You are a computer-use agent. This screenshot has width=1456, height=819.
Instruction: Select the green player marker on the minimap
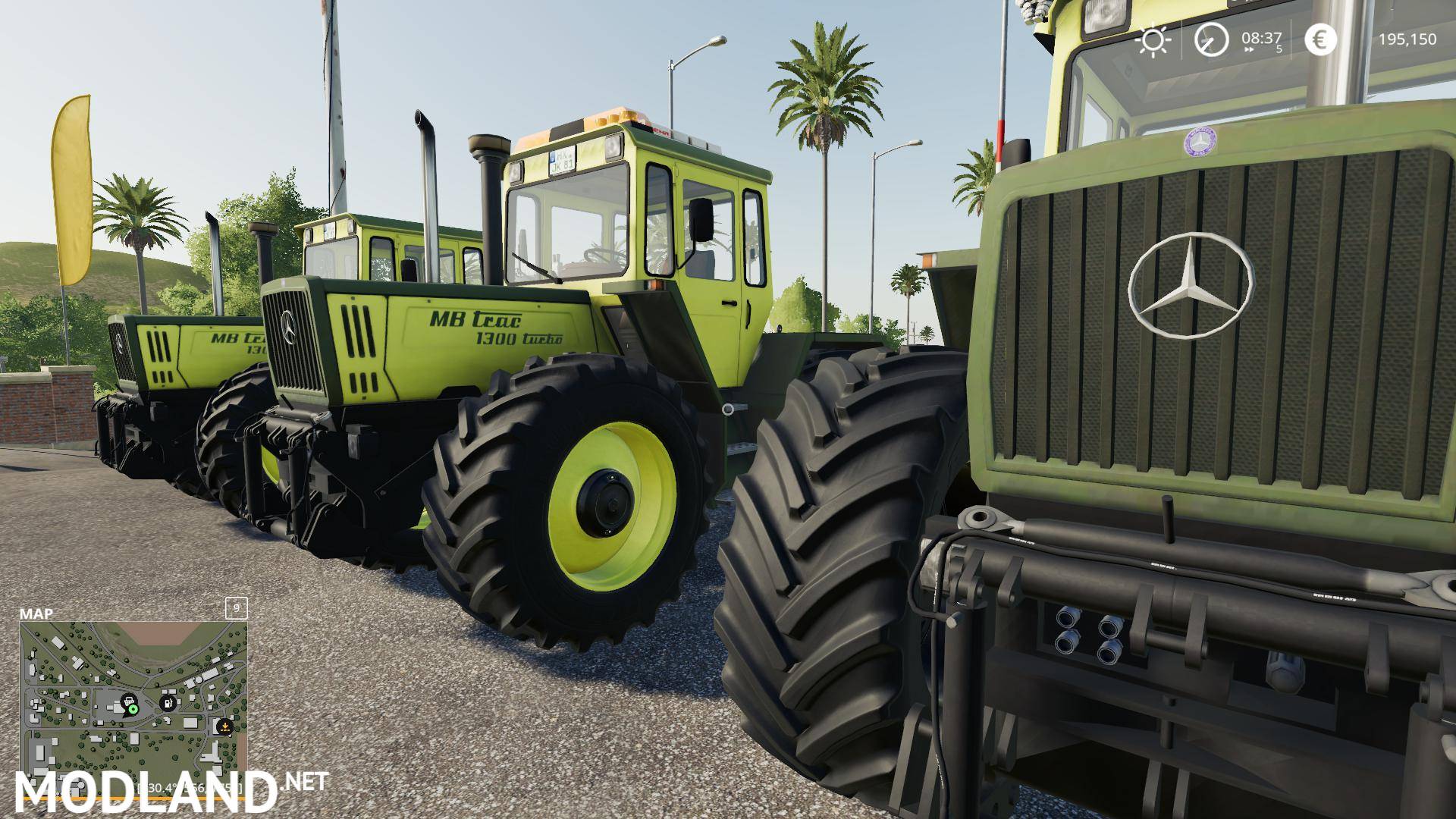[133, 711]
